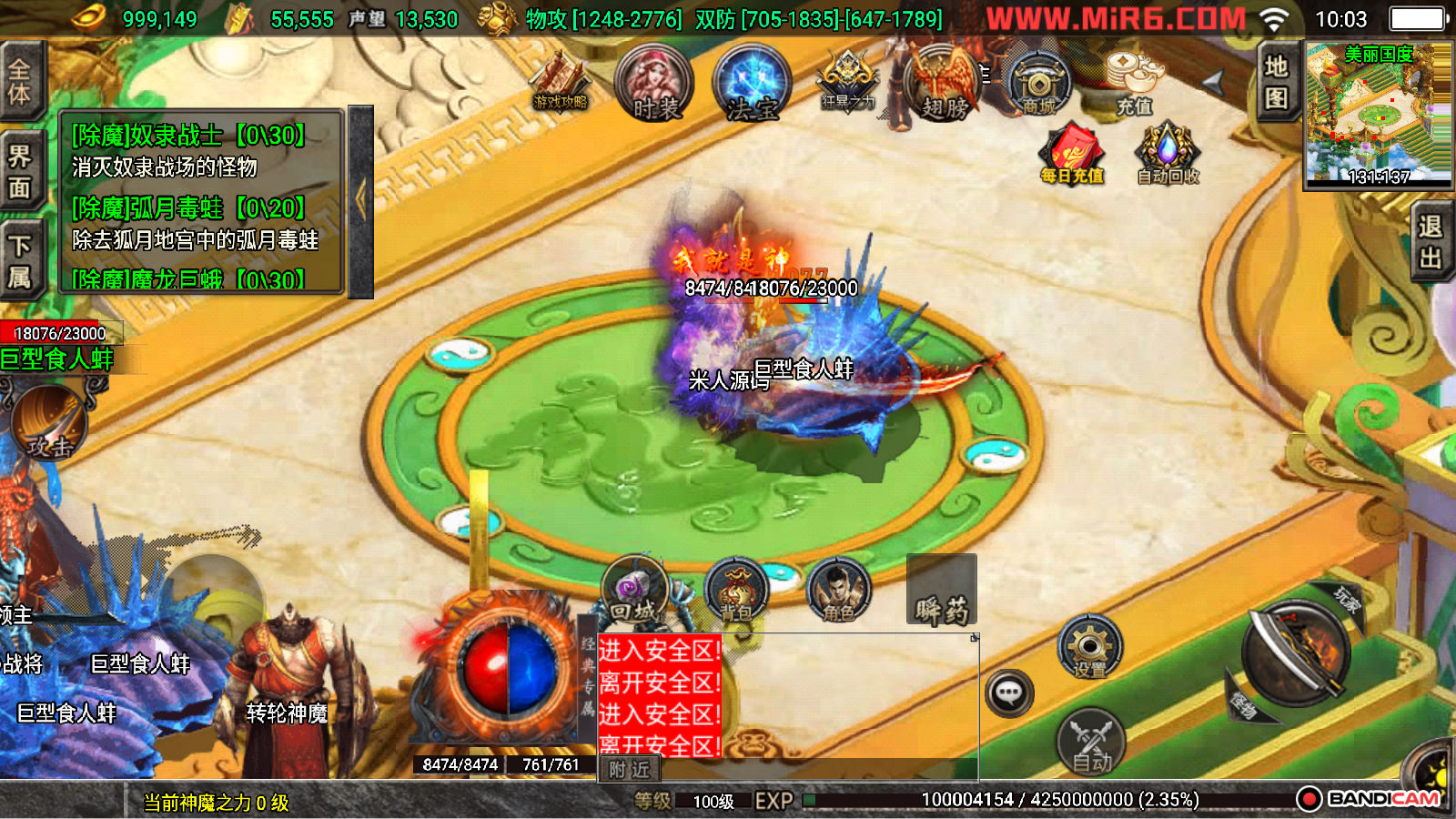The image size is (1456, 819).
Task: Use the 回城 return-to-town scroll
Action: (634, 590)
